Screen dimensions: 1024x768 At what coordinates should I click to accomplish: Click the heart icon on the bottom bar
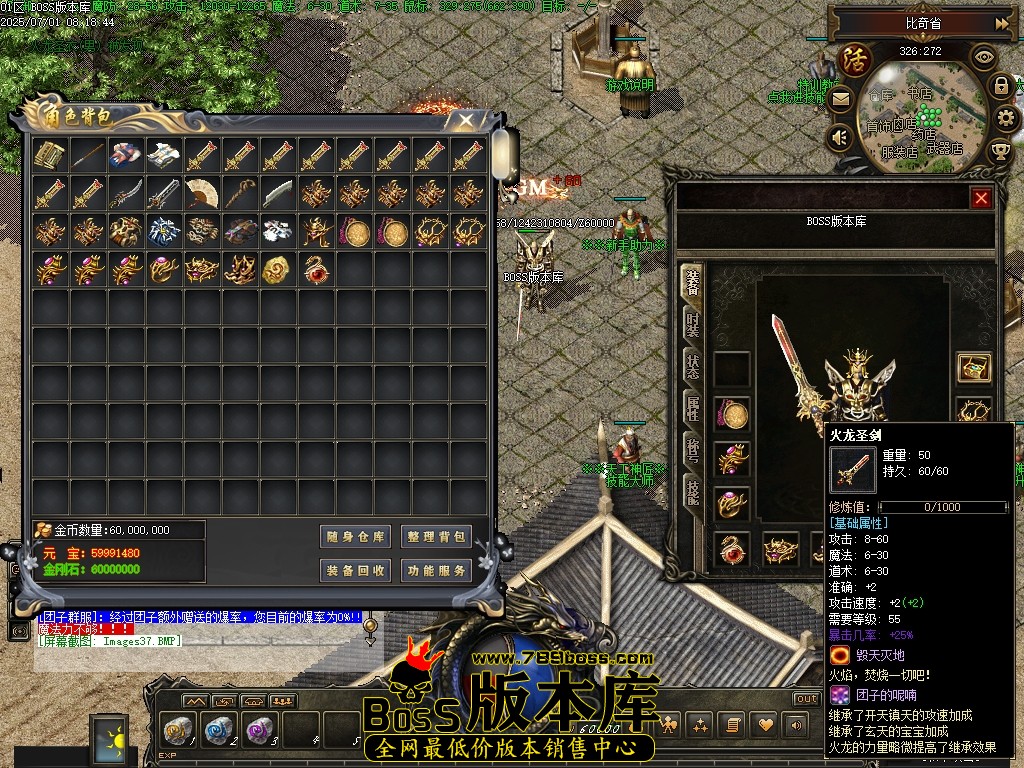point(765,724)
